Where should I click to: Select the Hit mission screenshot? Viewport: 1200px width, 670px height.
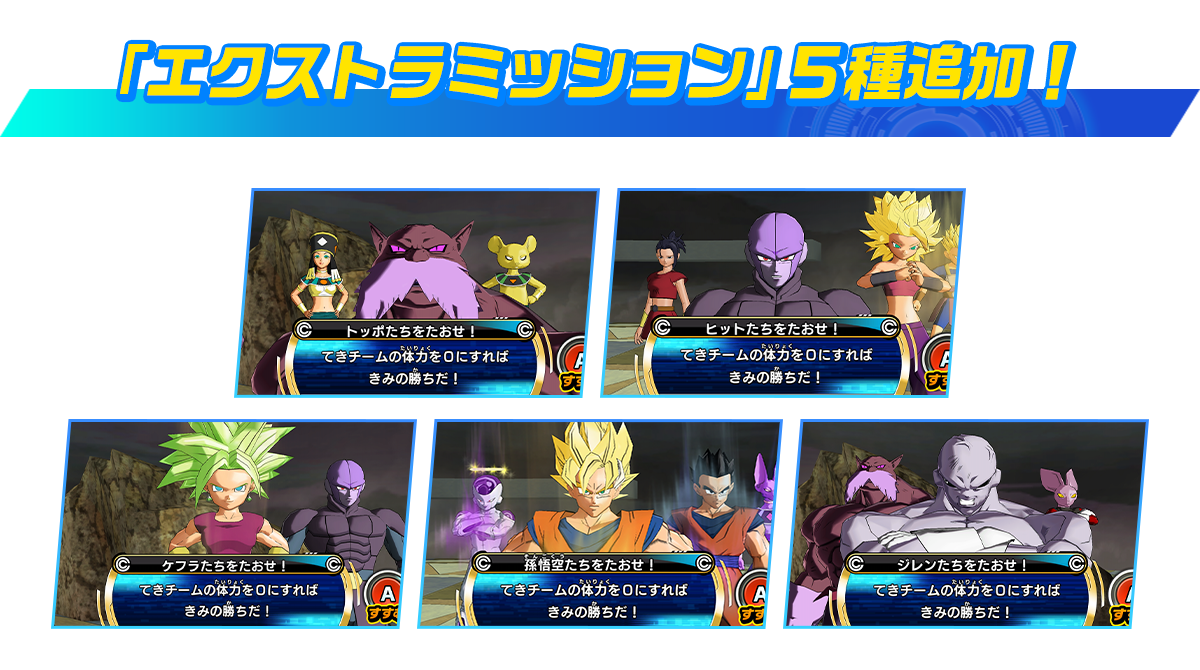click(783, 292)
